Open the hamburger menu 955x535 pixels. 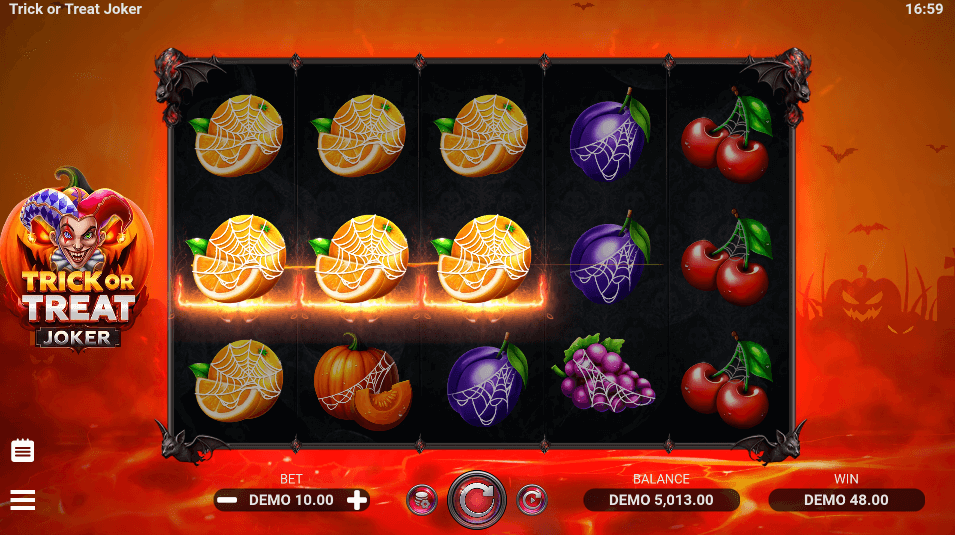pyautogui.click(x=22, y=500)
